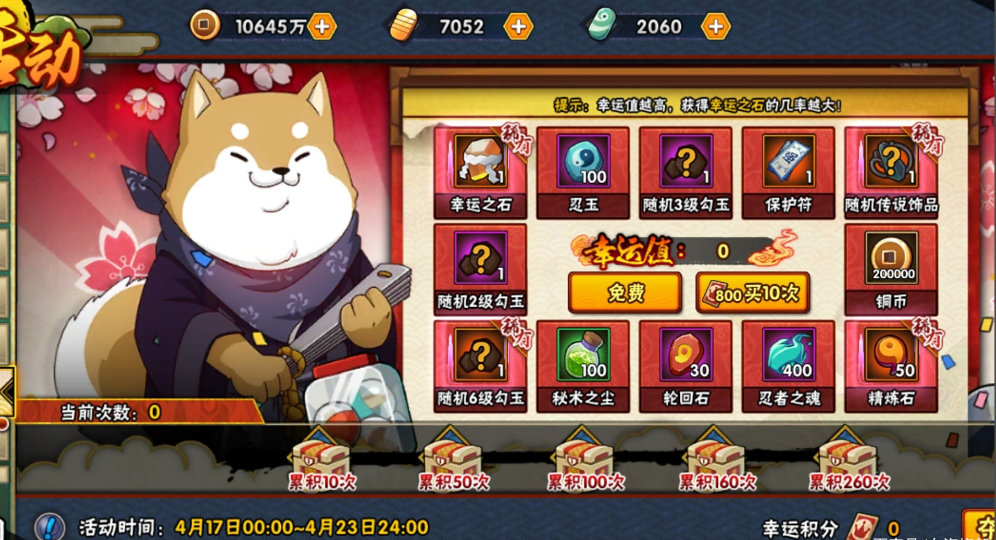Add jade currency via plus button
The width and height of the screenshot is (996, 540).
[715, 26]
